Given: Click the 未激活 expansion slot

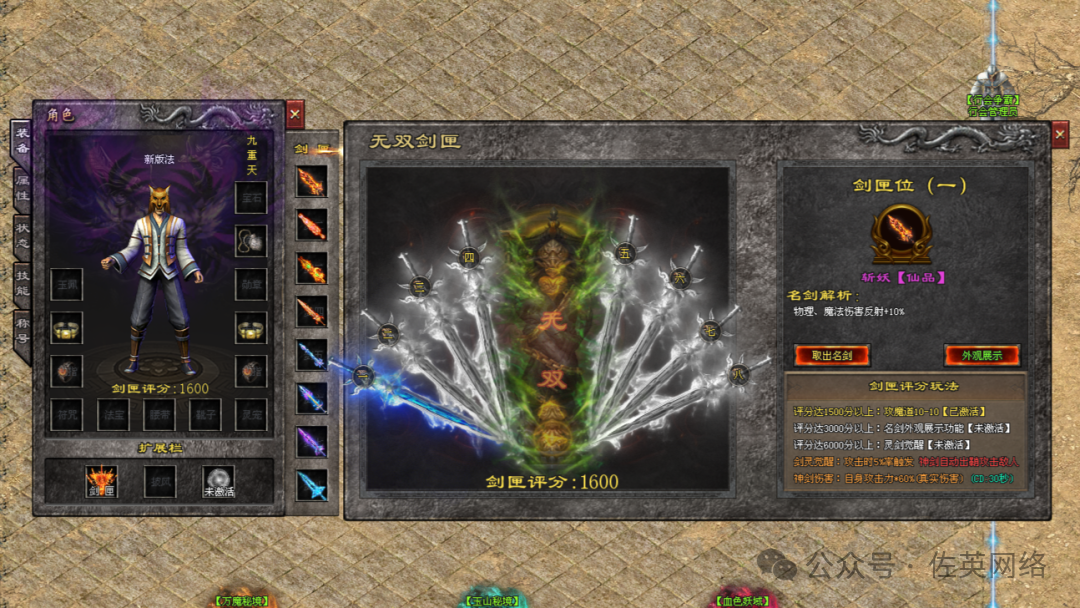Looking at the screenshot, I should click(218, 481).
